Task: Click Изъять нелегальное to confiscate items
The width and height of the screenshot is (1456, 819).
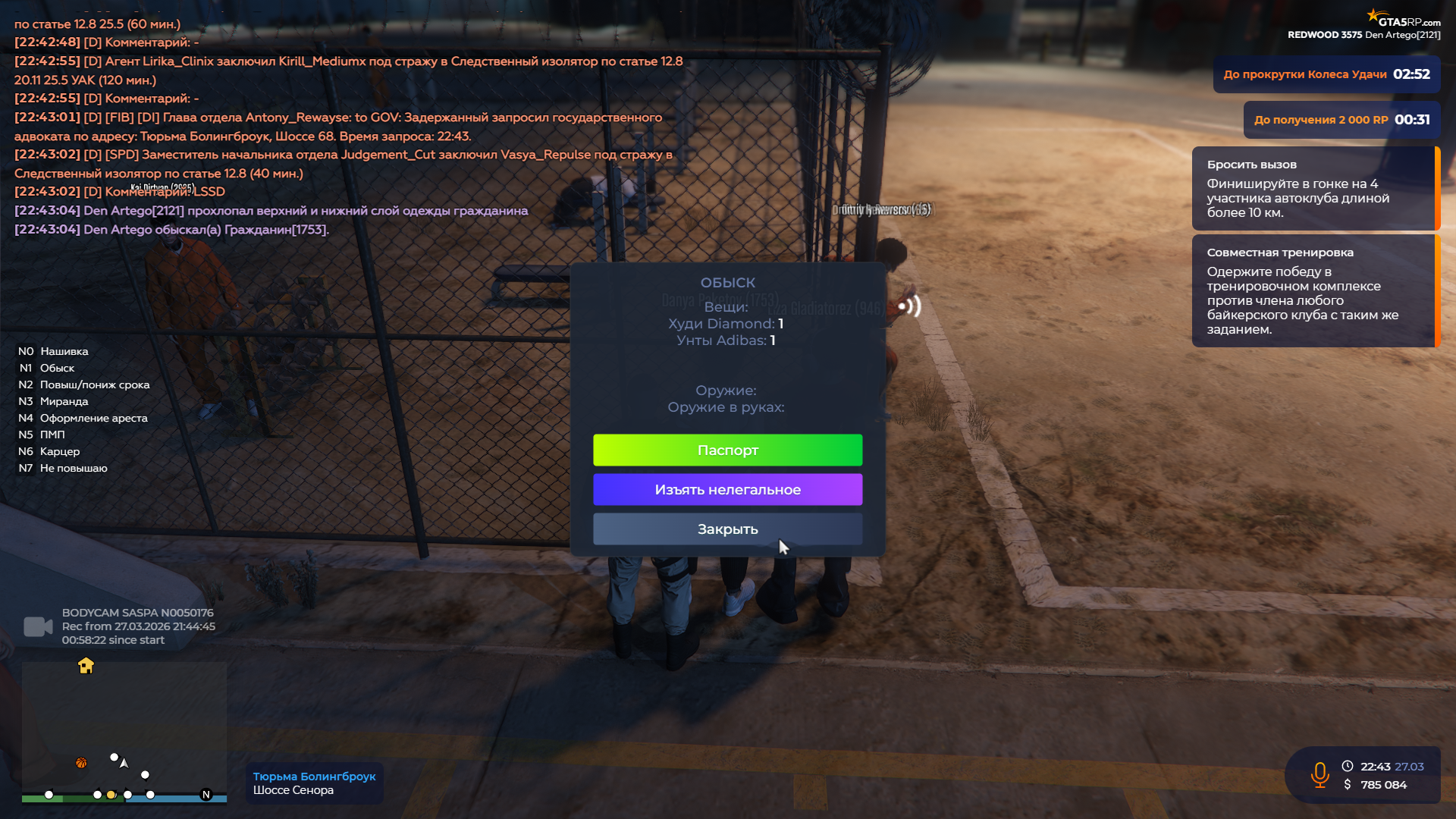Action: pyautogui.click(x=727, y=490)
